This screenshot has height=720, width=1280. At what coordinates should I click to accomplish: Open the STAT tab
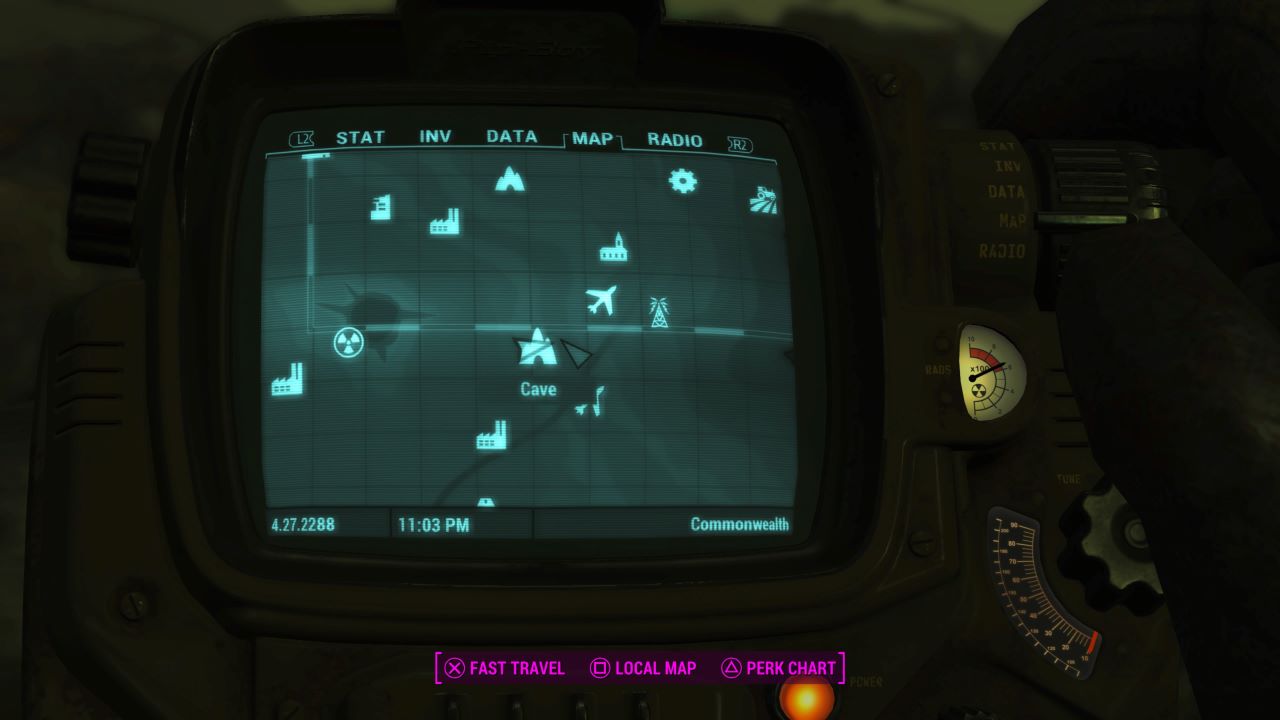[x=361, y=137]
